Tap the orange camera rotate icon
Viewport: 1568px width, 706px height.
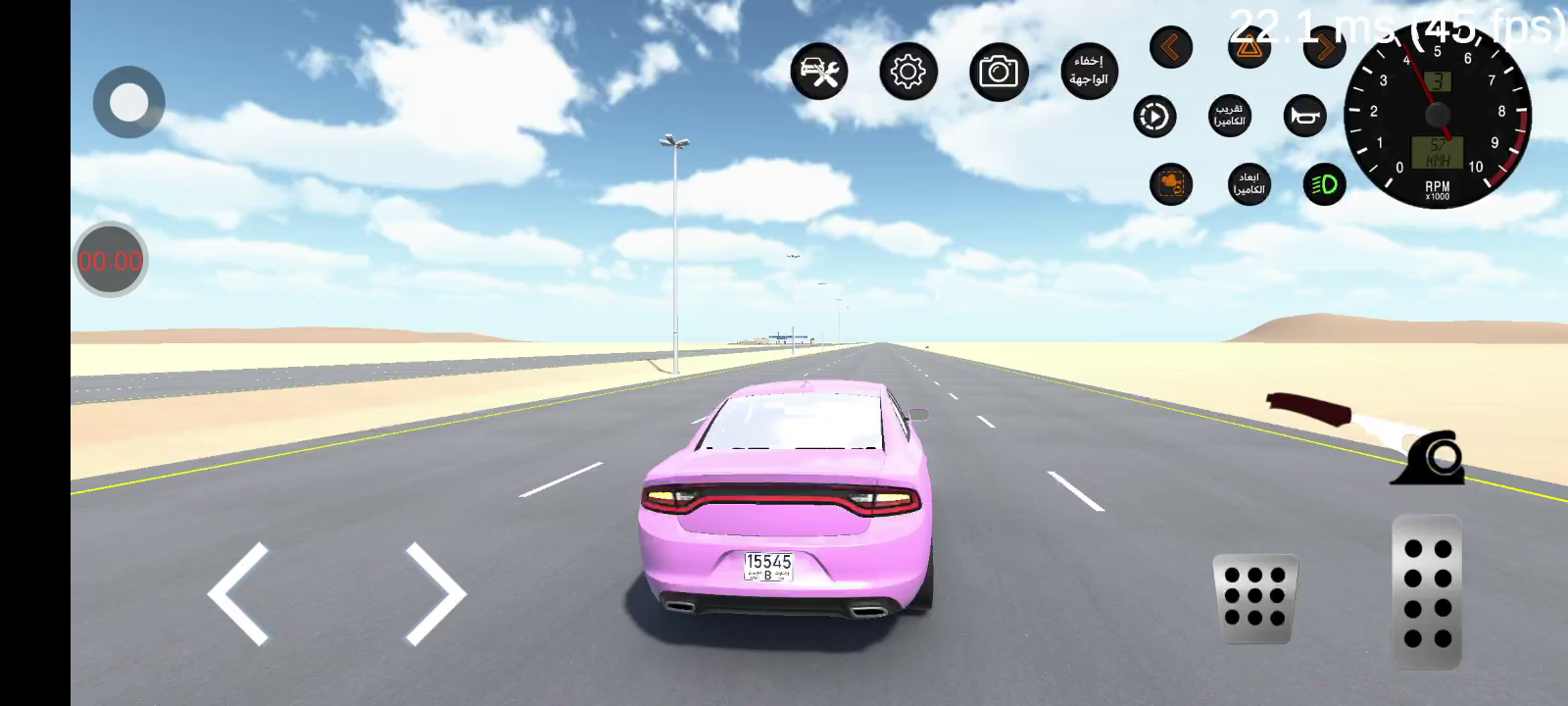point(1171,183)
